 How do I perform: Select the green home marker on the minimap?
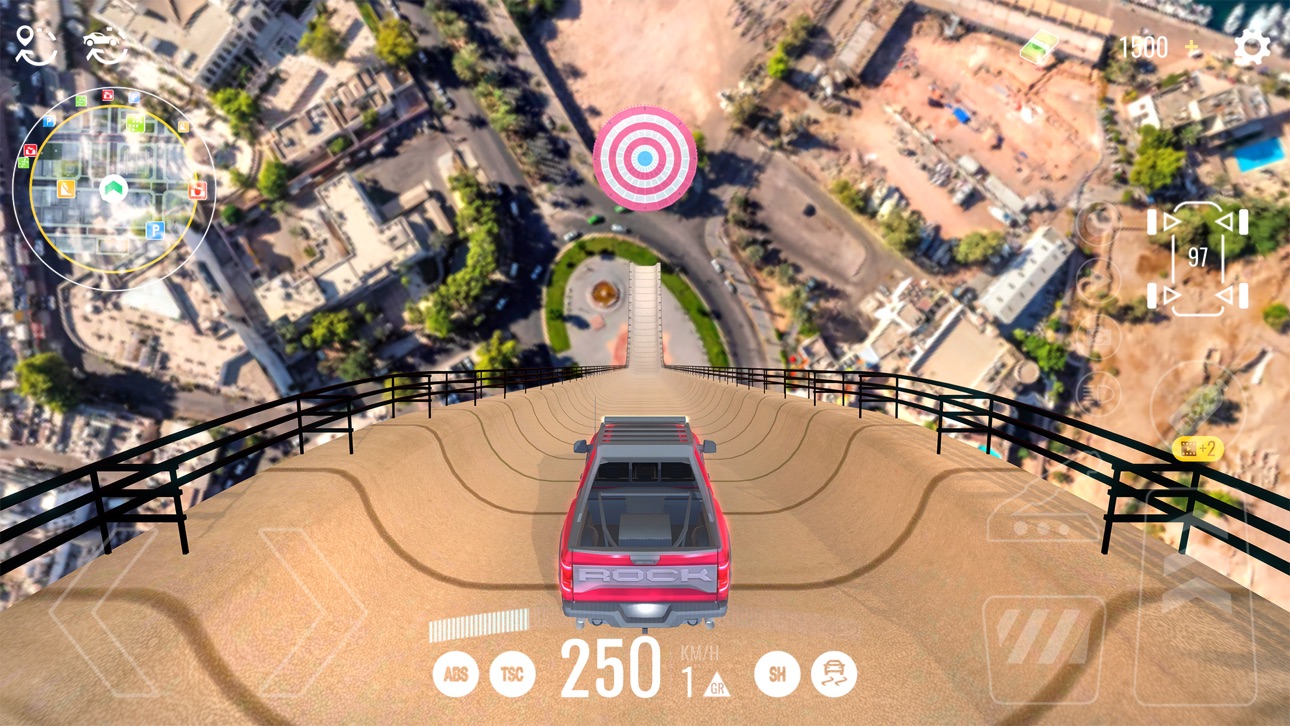(113, 187)
